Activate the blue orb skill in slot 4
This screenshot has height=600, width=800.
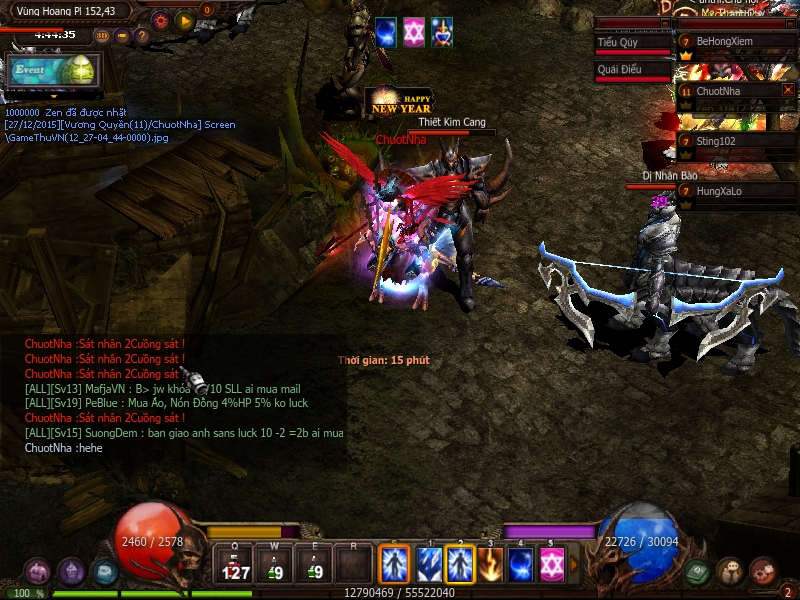click(520, 565)
